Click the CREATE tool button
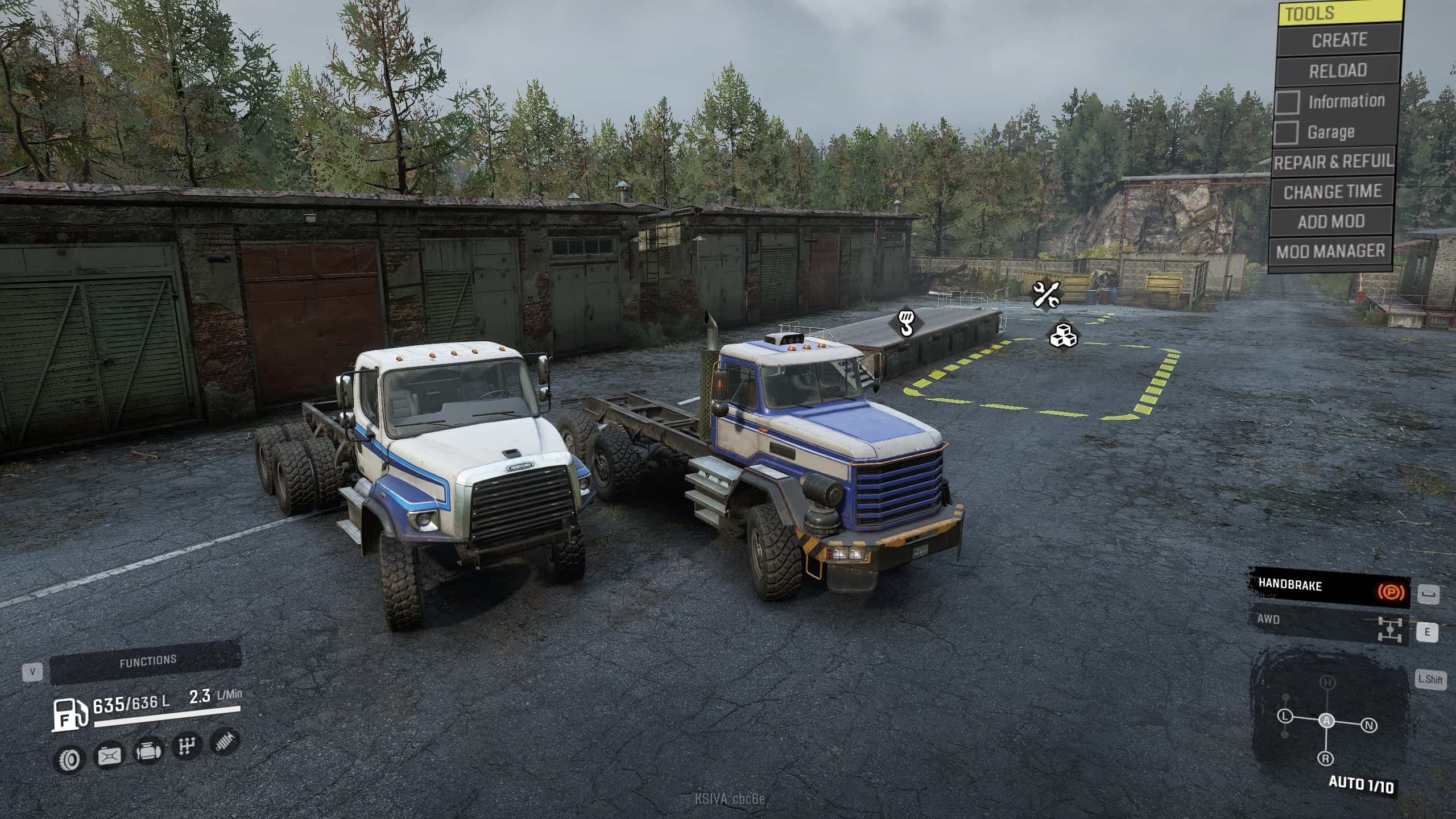The width and height of the screenshot is (1456, 819). 1339,40
